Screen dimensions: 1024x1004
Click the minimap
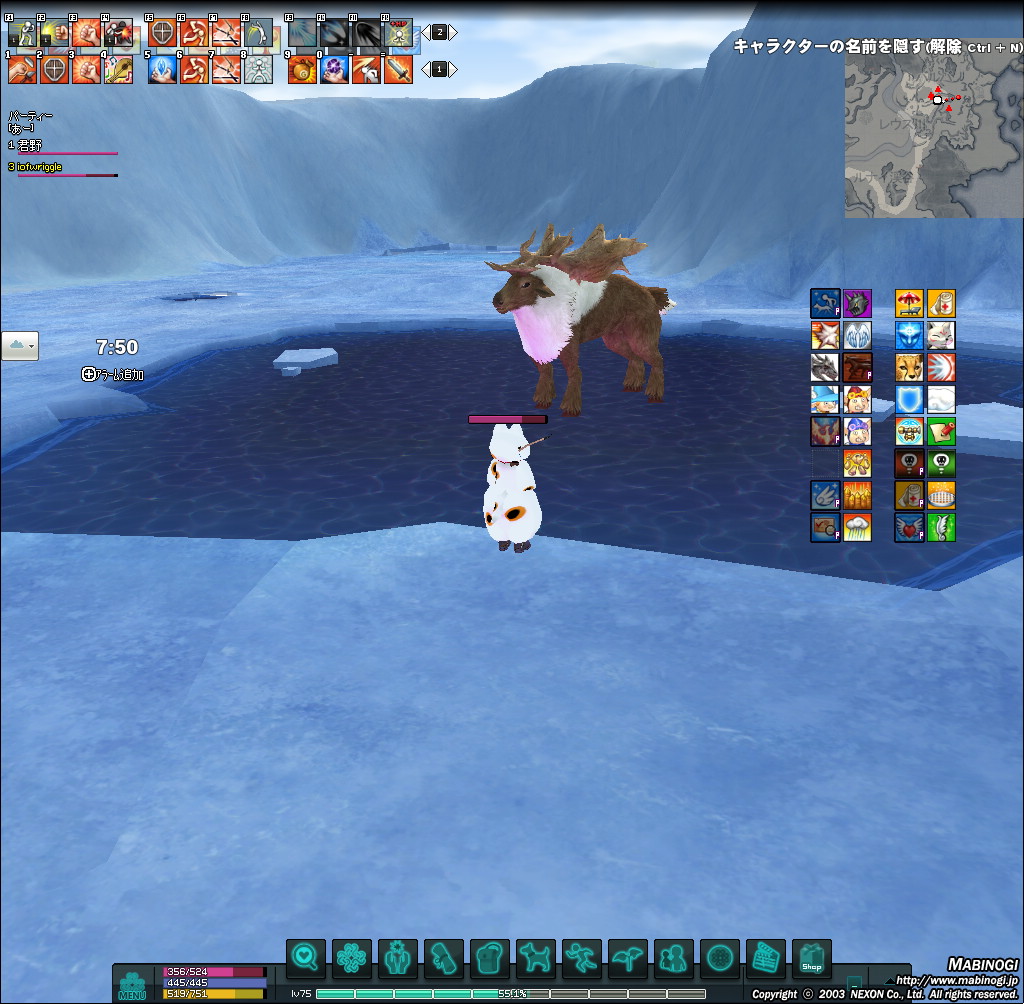point(932,137)
